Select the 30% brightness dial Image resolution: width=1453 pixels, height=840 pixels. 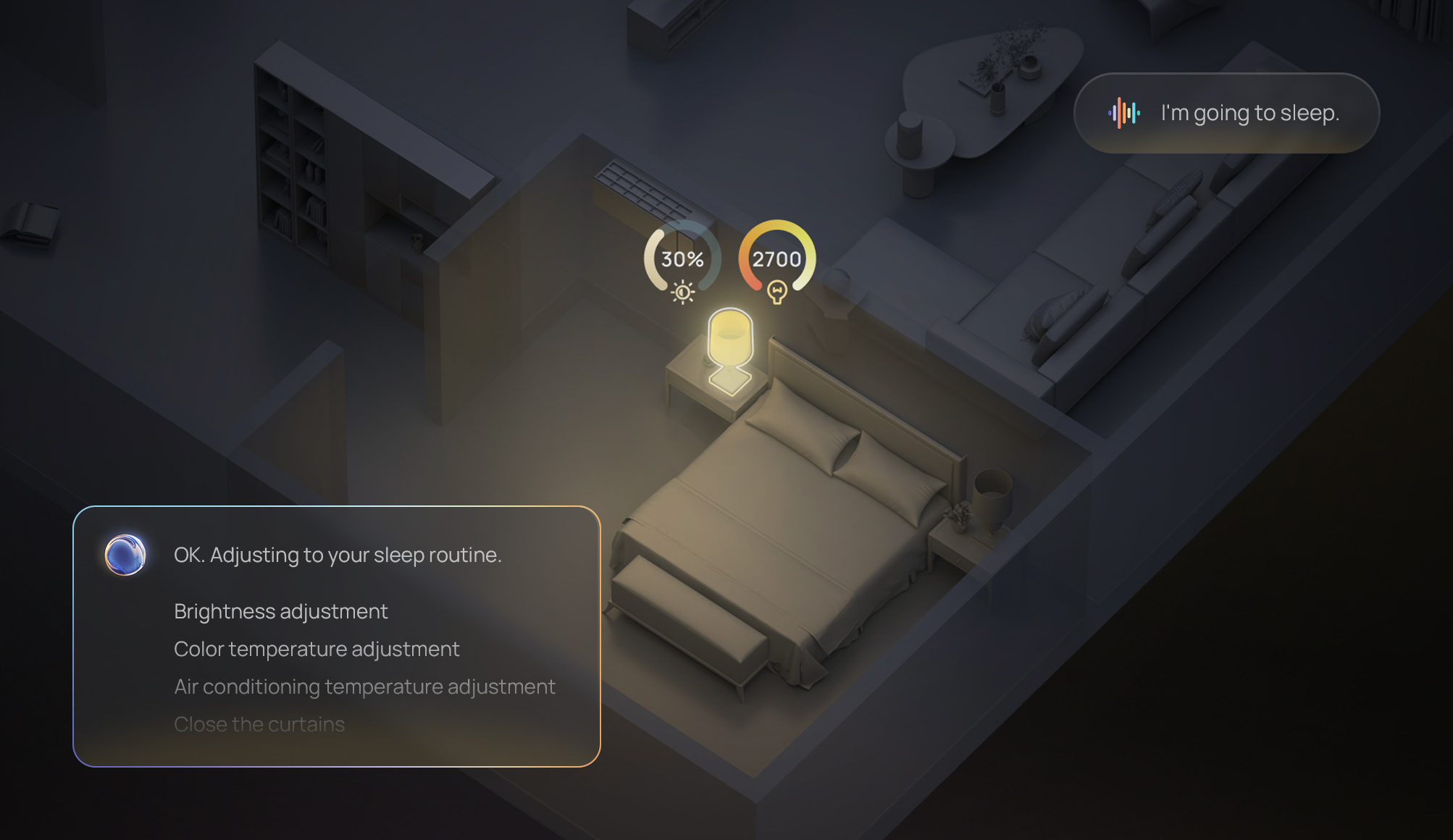pos(682,259)
